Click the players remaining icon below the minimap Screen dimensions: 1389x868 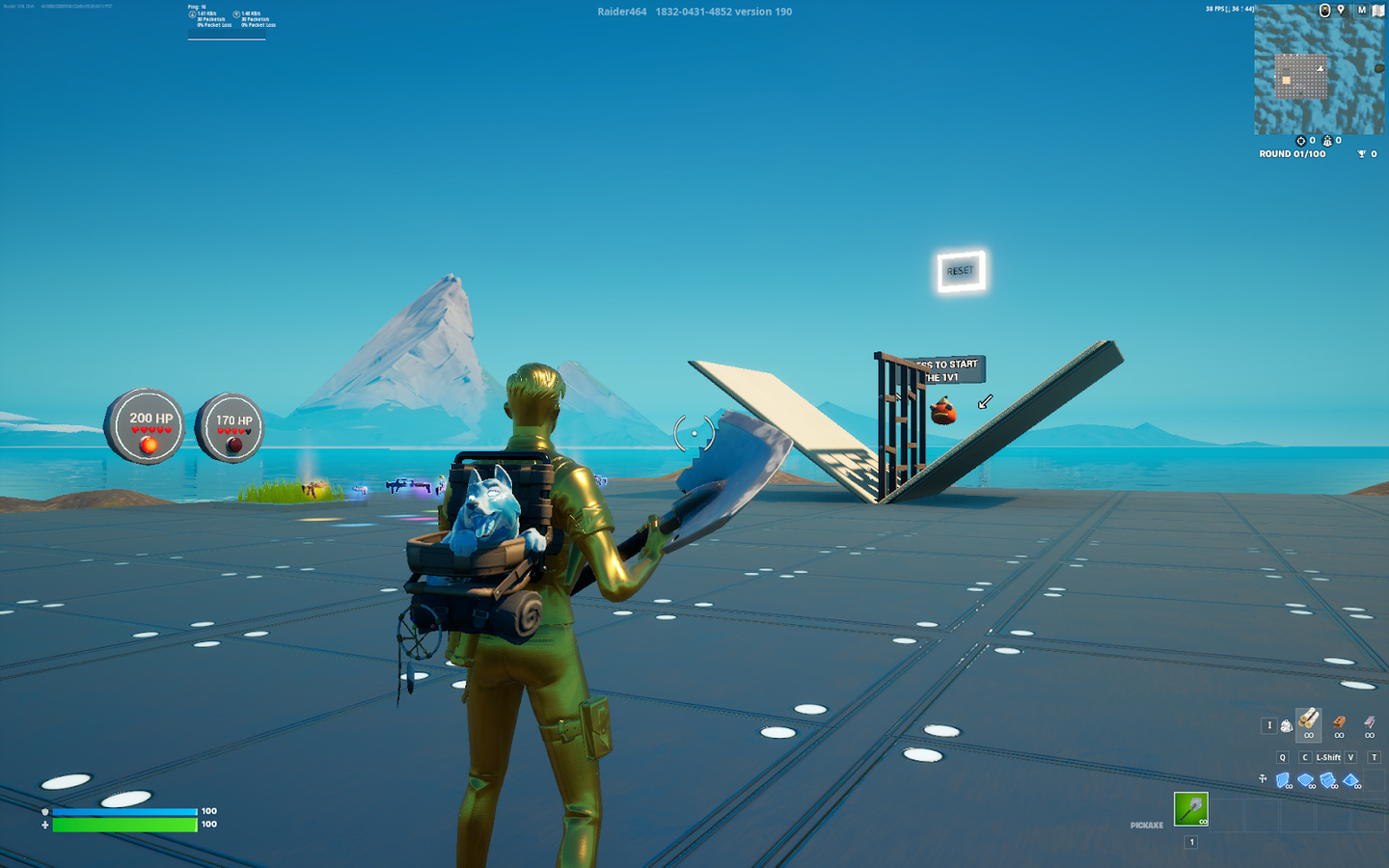tap(1327, 141)
